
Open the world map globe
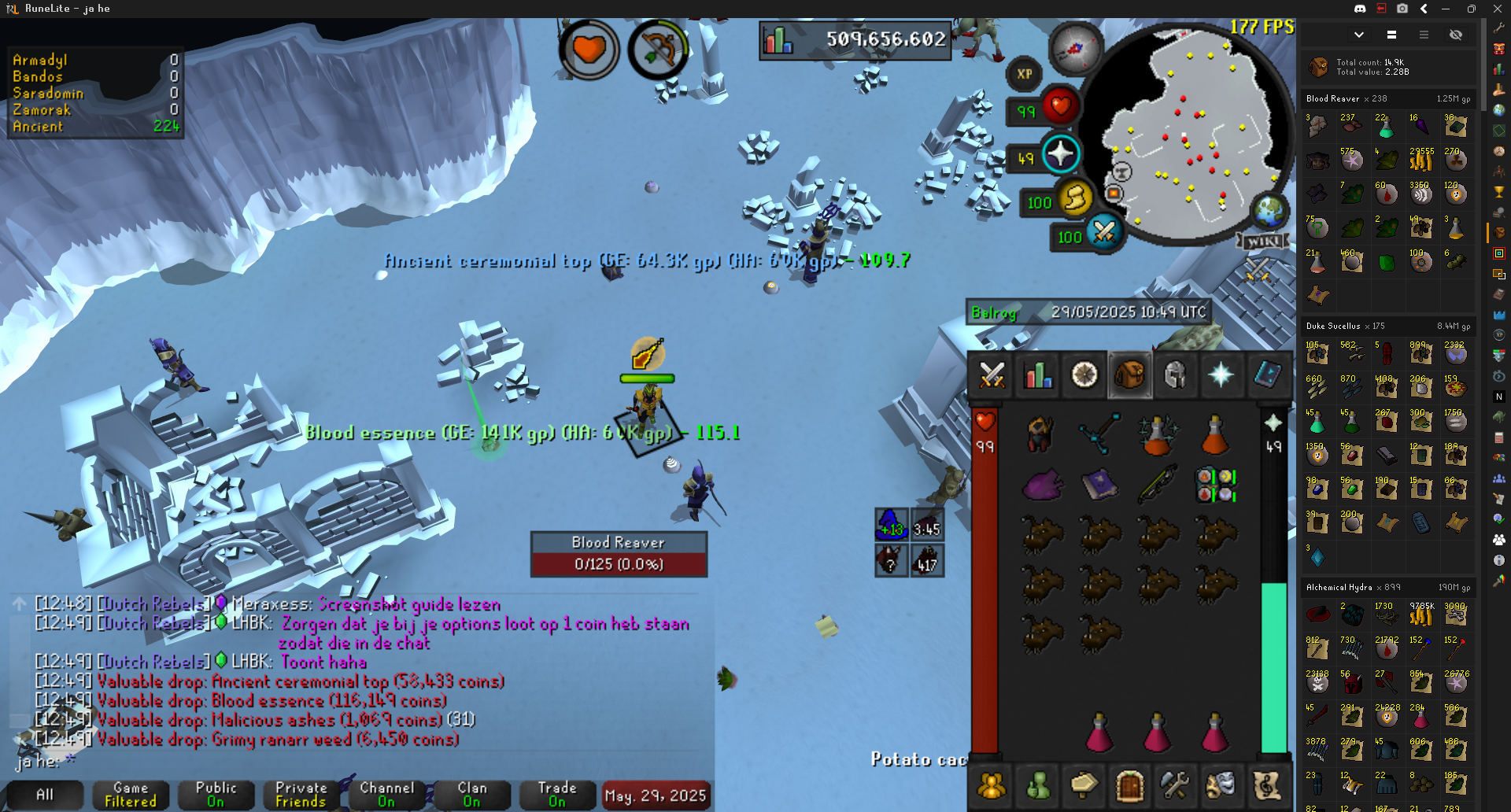coord(1269,211)
